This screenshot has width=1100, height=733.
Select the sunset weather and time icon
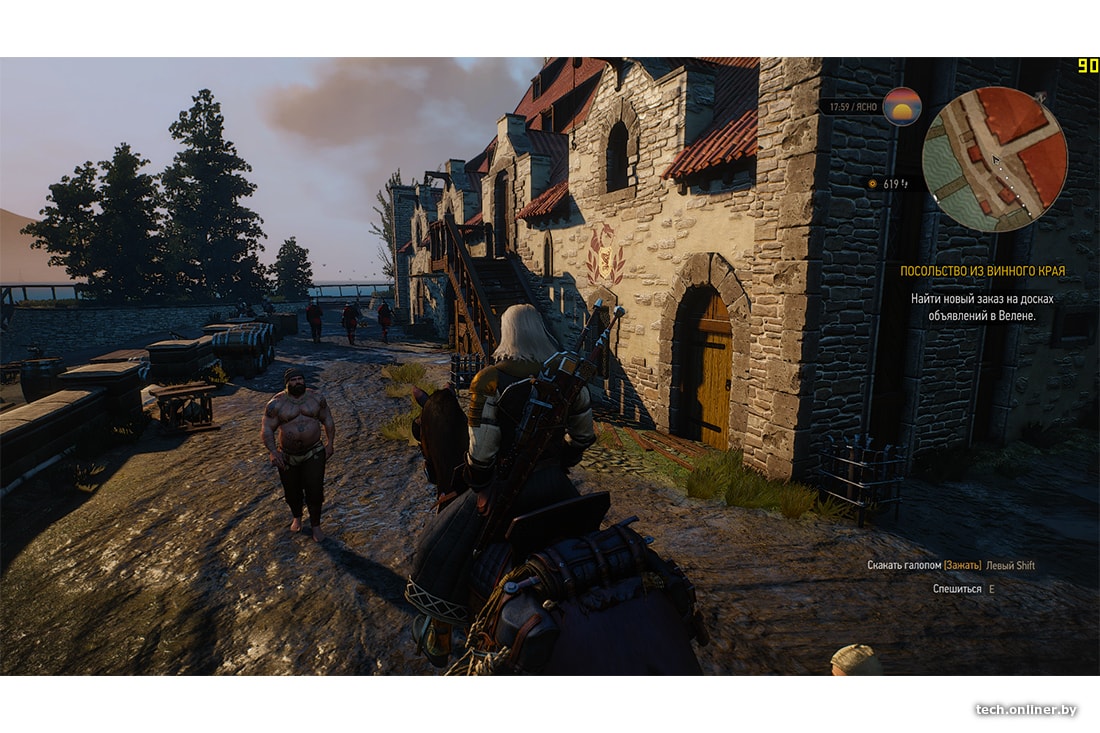(x=902, y=106)
